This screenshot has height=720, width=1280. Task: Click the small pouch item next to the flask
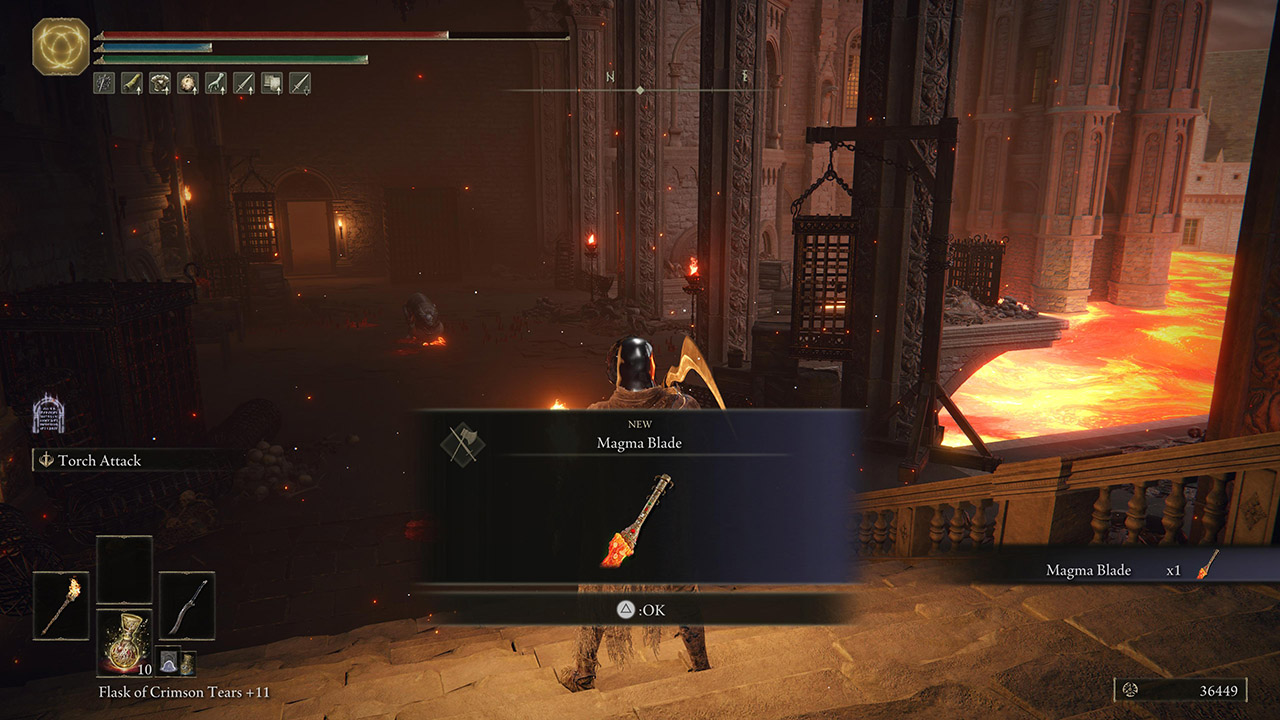coord(169,661)
